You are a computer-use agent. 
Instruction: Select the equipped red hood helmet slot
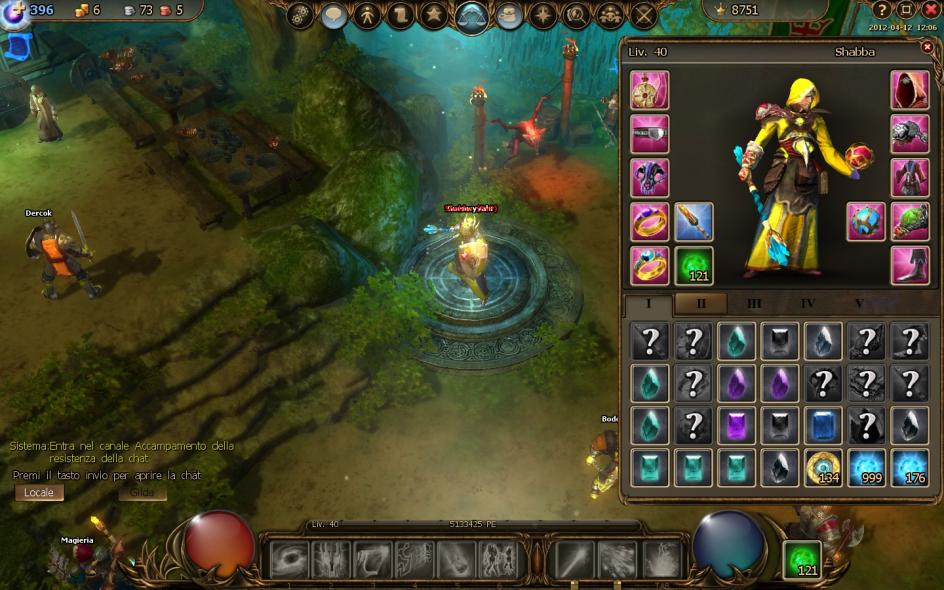[910, 90]
